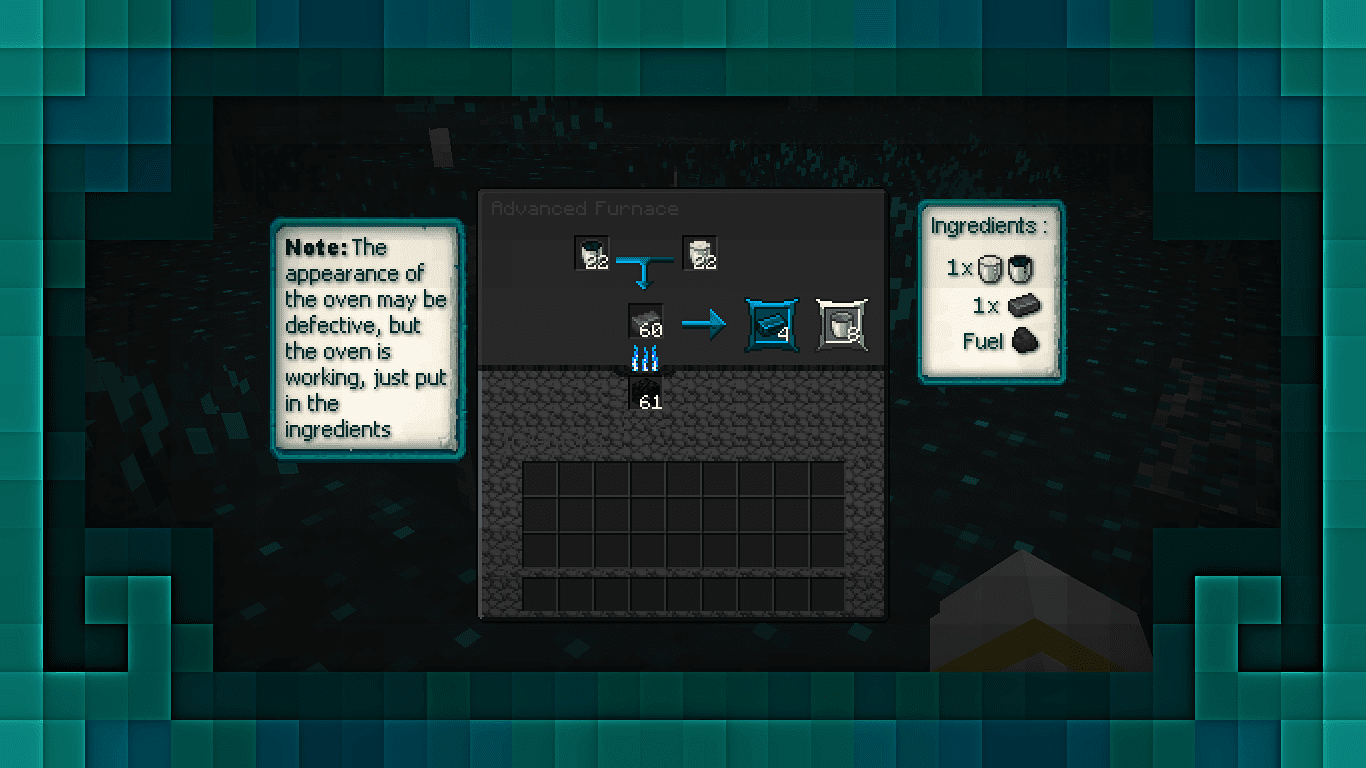1366x768 pixels.
Task: Select the white bucket input slot
Action: [x=699, y=253]
